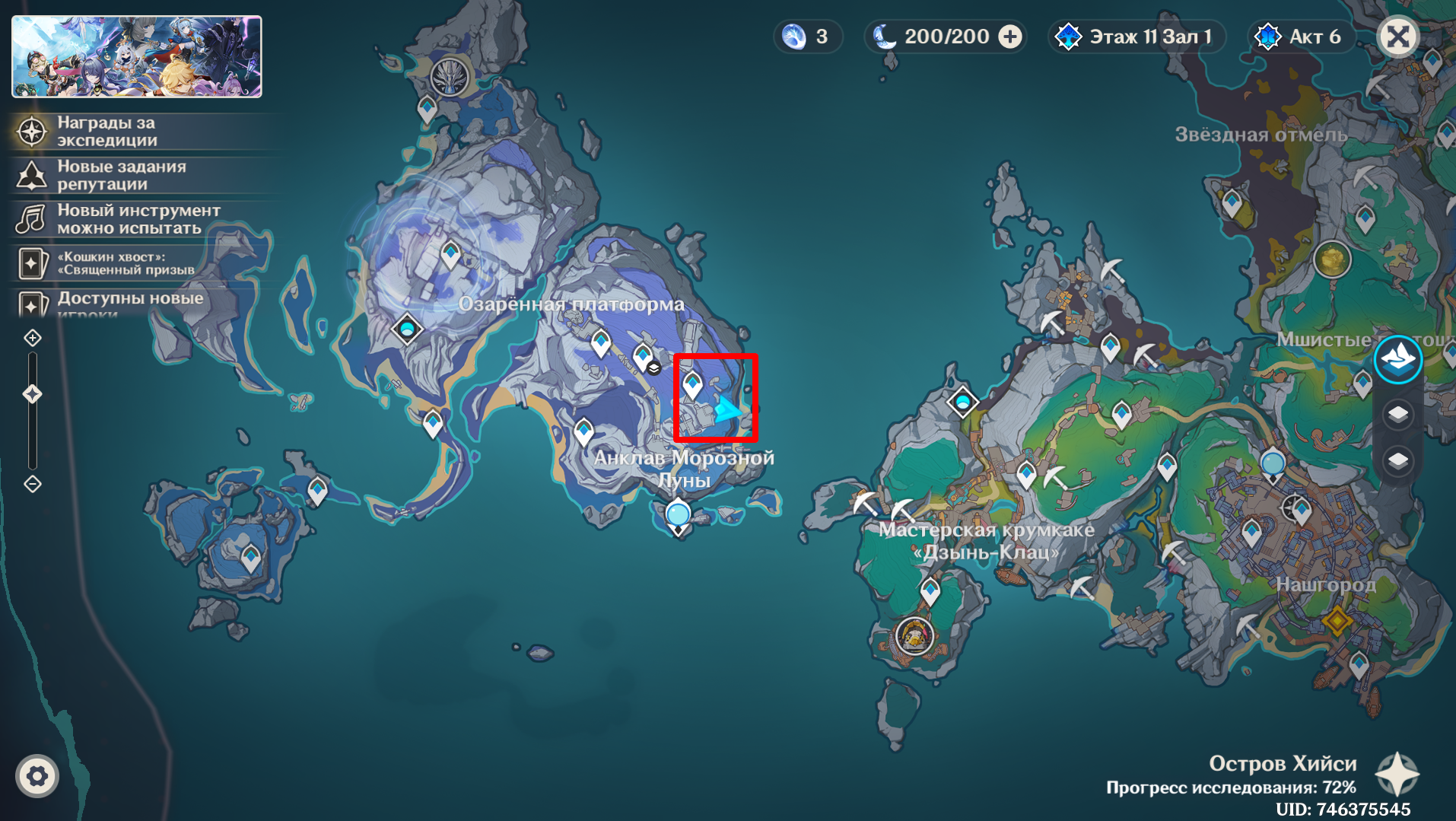The image size is (1456, 821).
Task: Close the map with the X button
Action: click(1398, 37)
